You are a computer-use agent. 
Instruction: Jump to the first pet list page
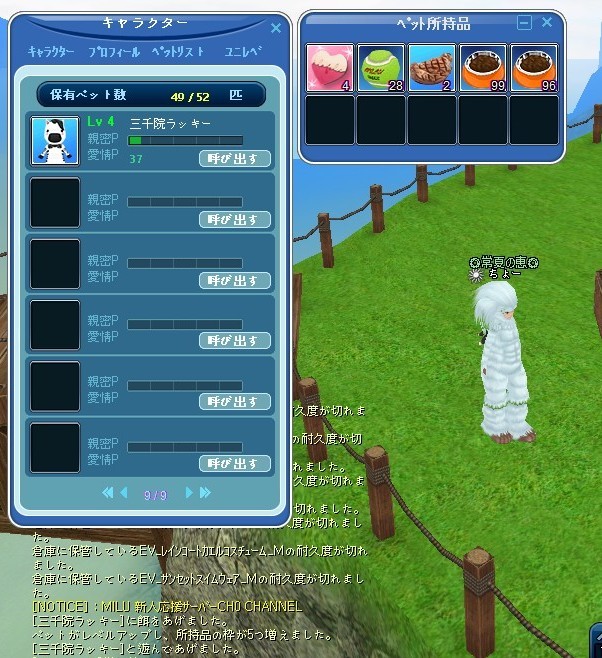pos(108,492)
